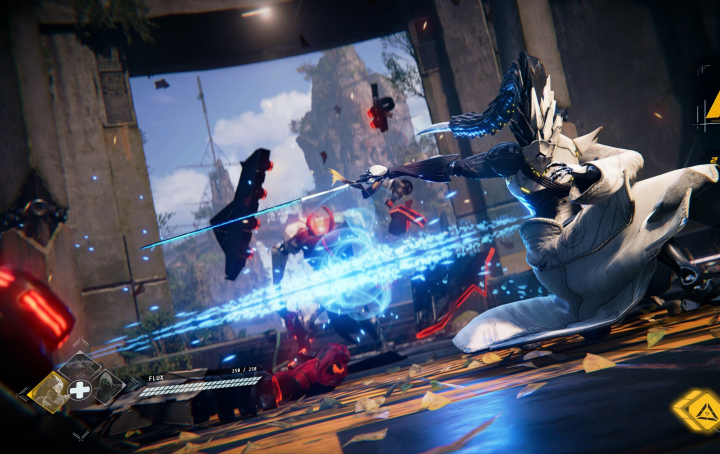Choose the hooded character portrait
The width and height of the screenshot is (720, 454).
coord(108,388)
